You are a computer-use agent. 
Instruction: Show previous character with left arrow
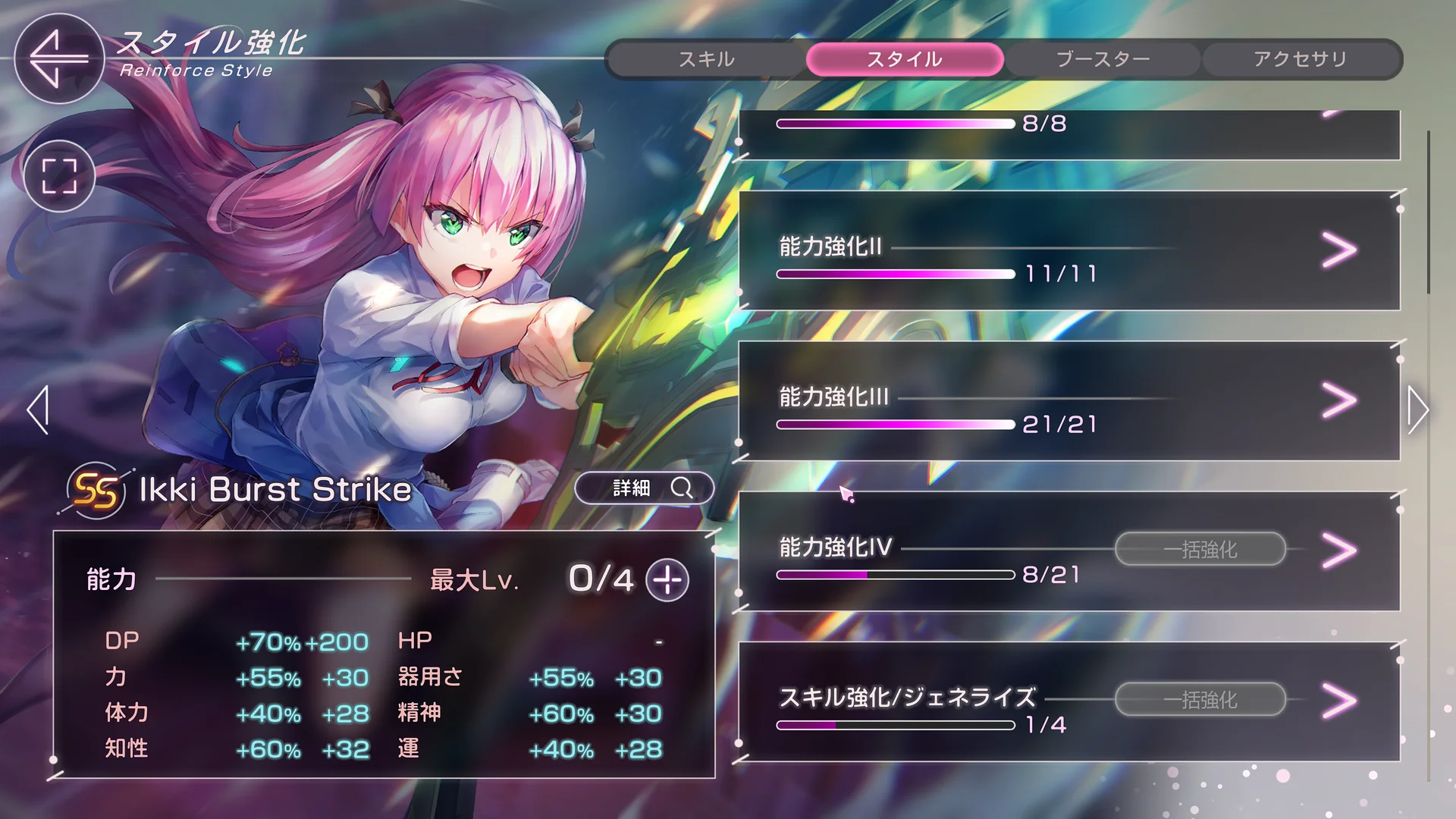point(38,409)
